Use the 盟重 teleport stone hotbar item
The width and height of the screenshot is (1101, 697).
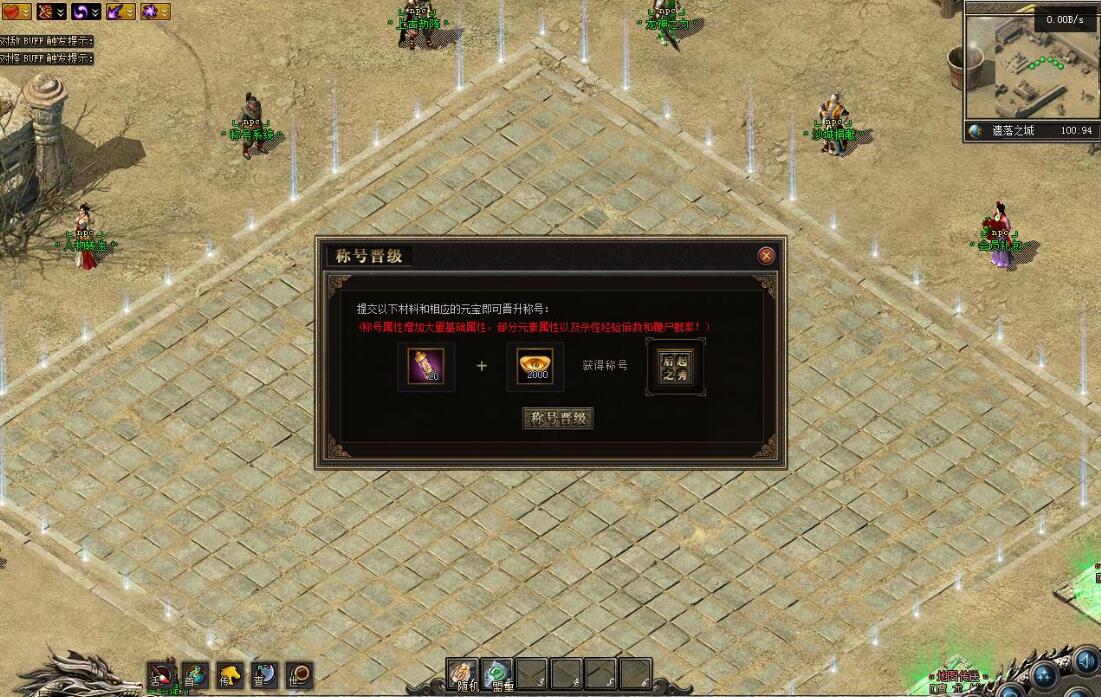tap(496, 675)
